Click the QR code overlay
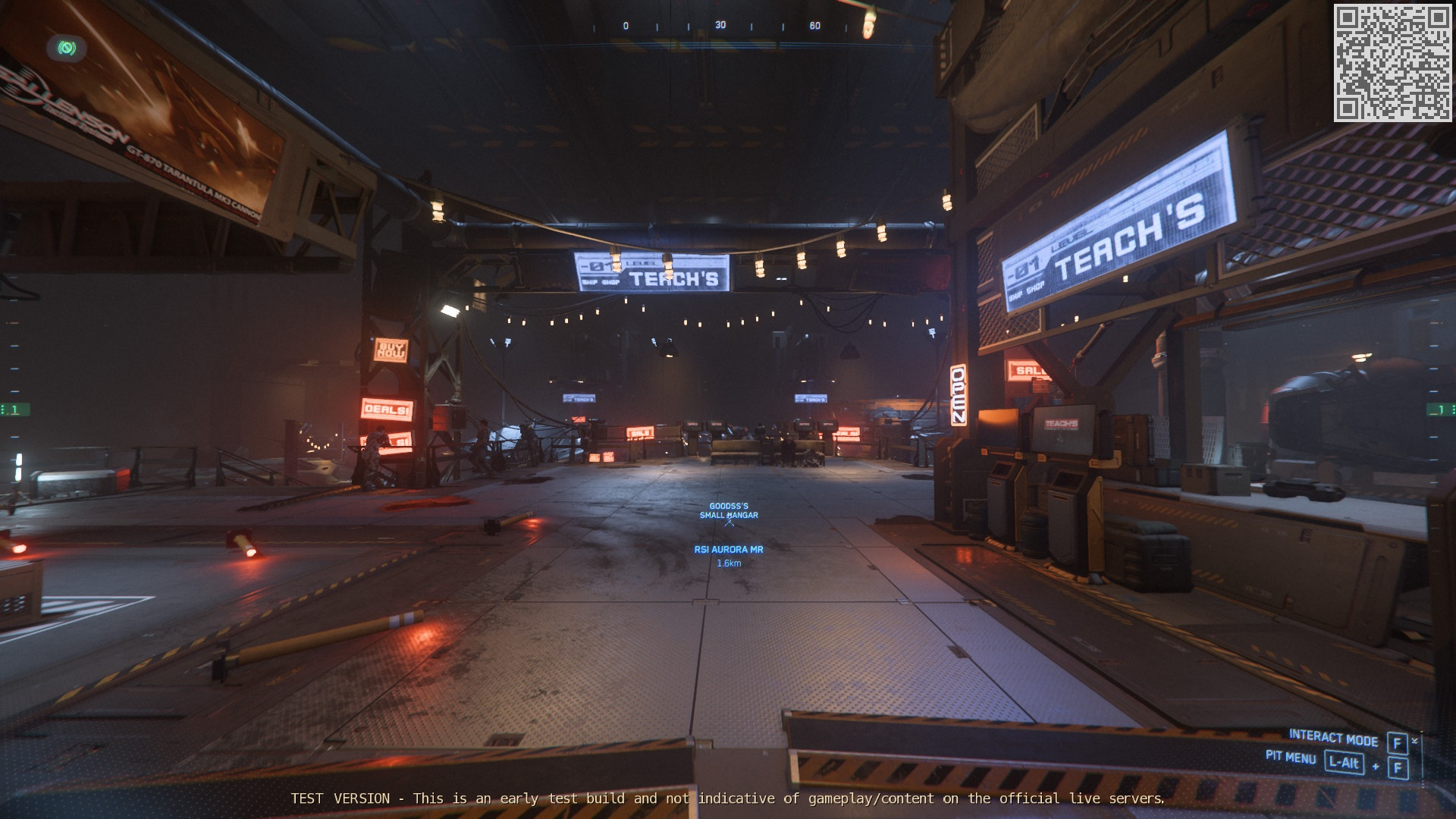Screen dimensions: 1456x819 point(1392,62)
